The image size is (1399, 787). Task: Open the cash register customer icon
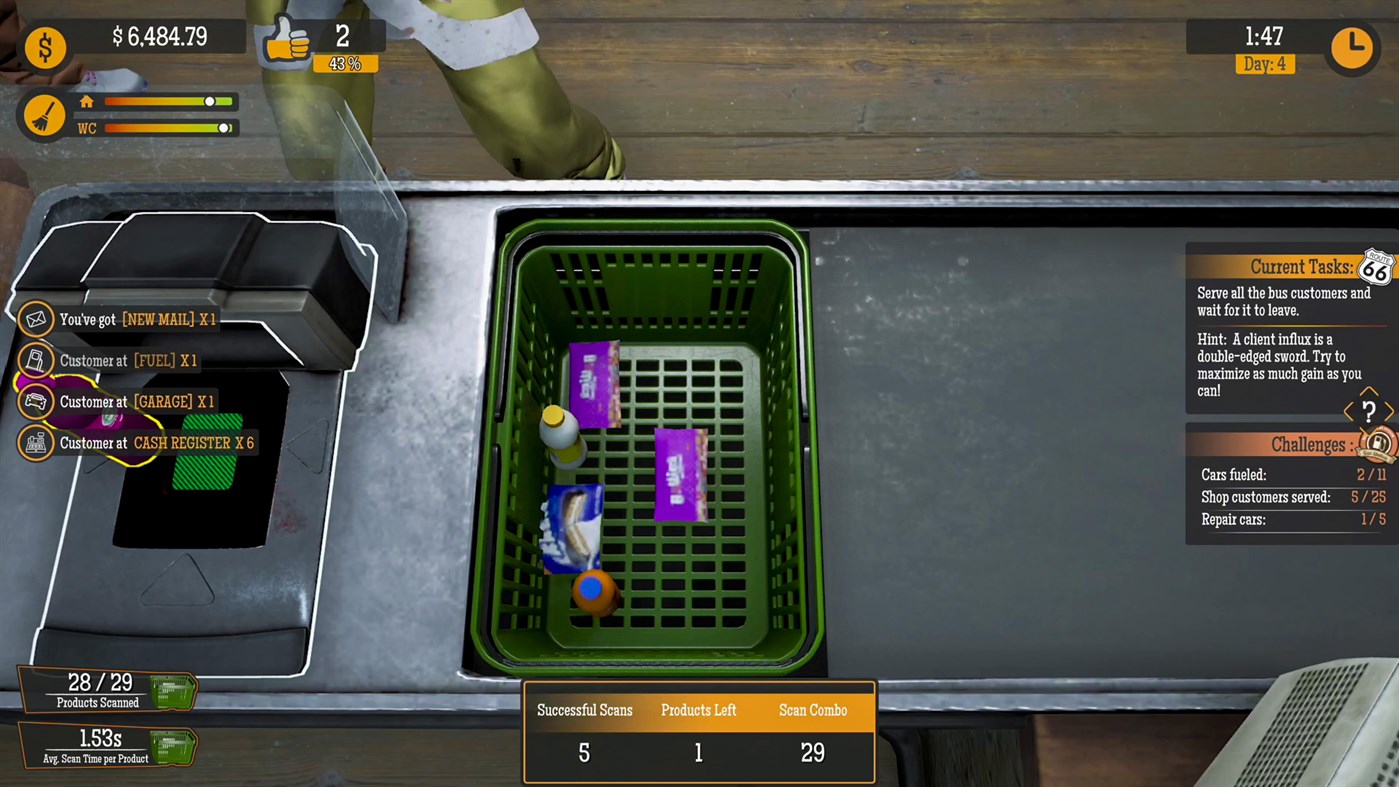tap(35, 442)
